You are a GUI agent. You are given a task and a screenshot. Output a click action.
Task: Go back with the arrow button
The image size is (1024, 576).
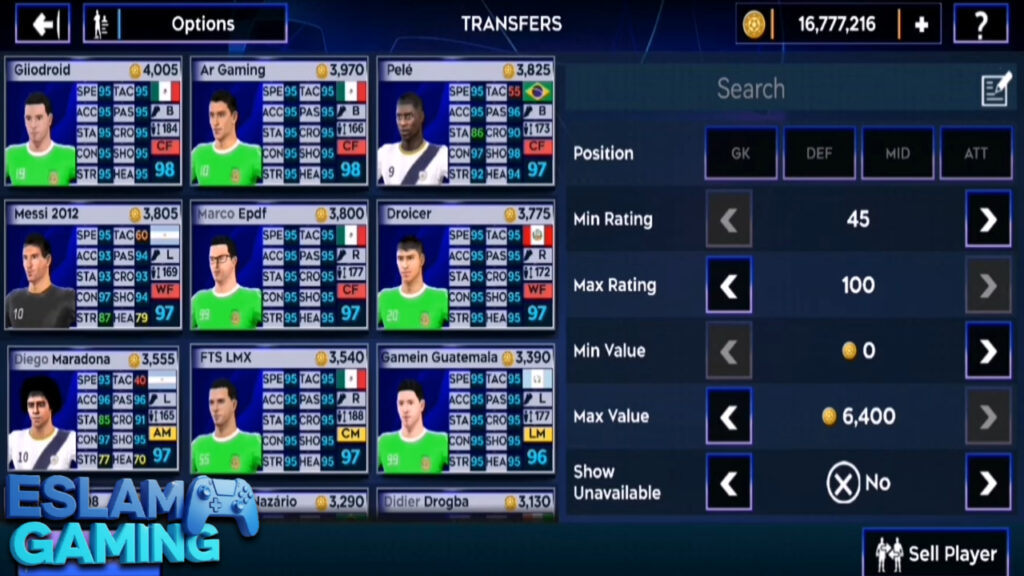tap(43, 24)
